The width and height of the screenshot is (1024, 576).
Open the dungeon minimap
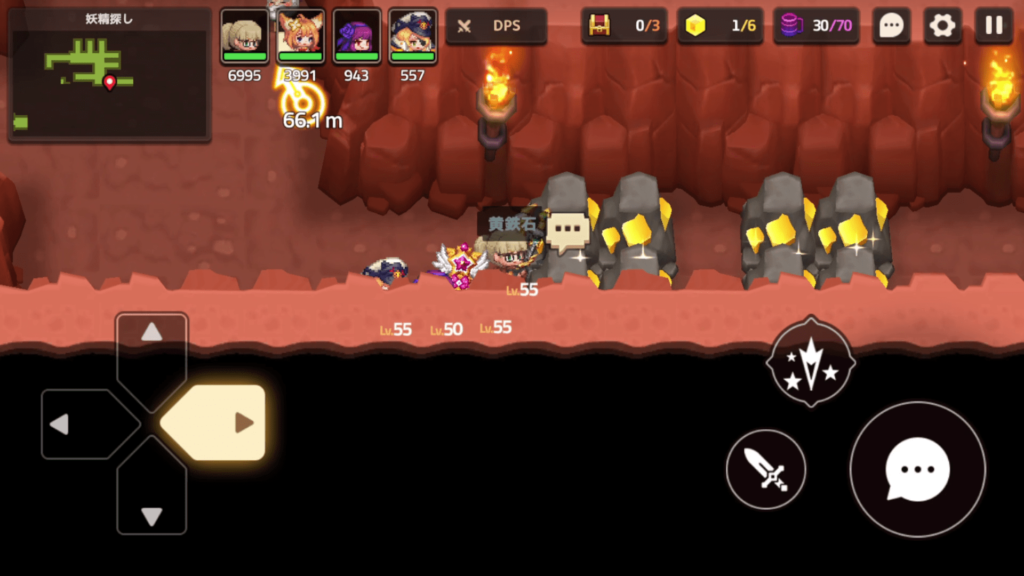pyautogui.click(x=109, y=75)
